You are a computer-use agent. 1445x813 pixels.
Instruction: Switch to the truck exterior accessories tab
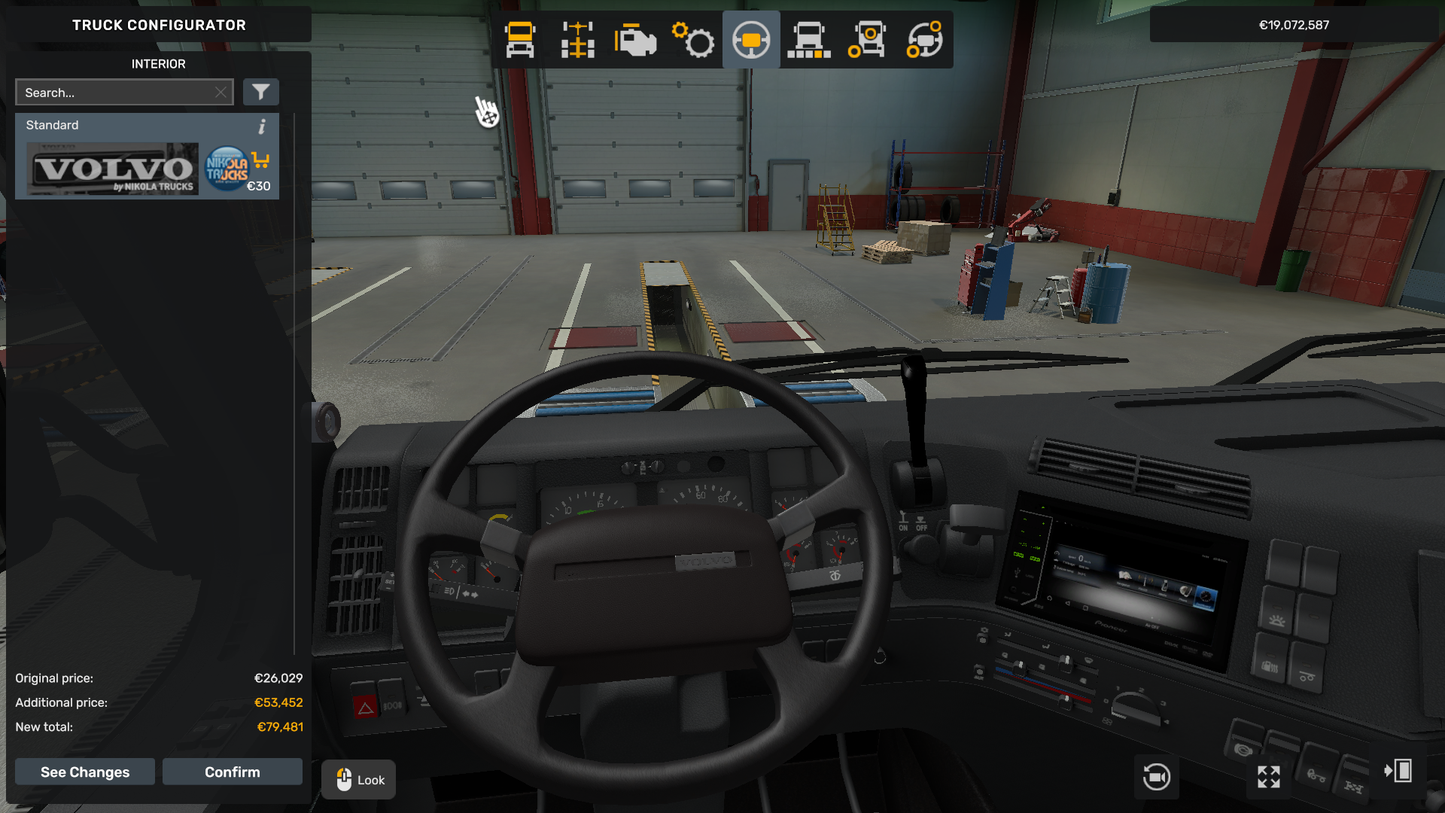pos(867,40)
